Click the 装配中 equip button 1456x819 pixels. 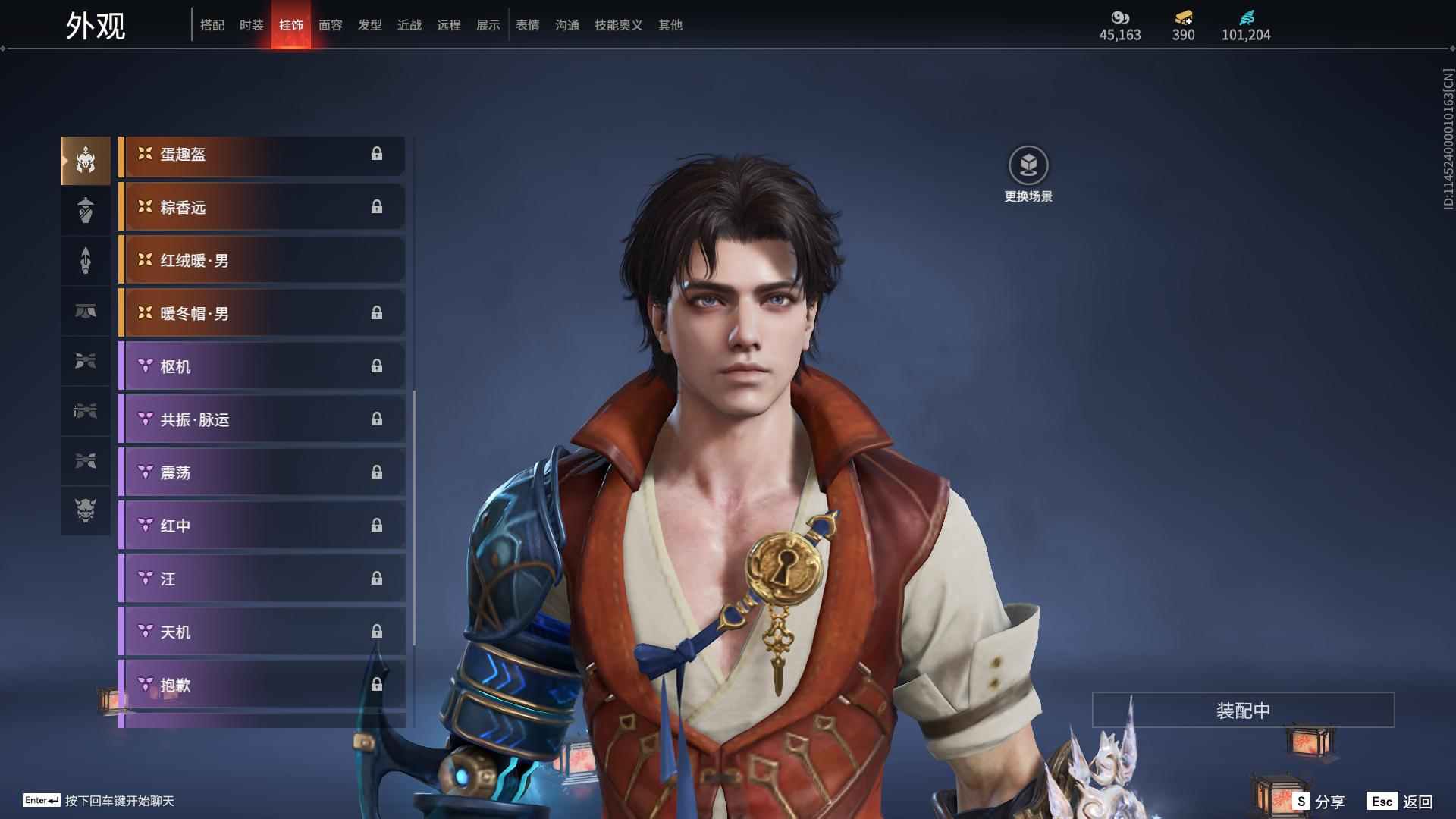[x=1243, y=711]
